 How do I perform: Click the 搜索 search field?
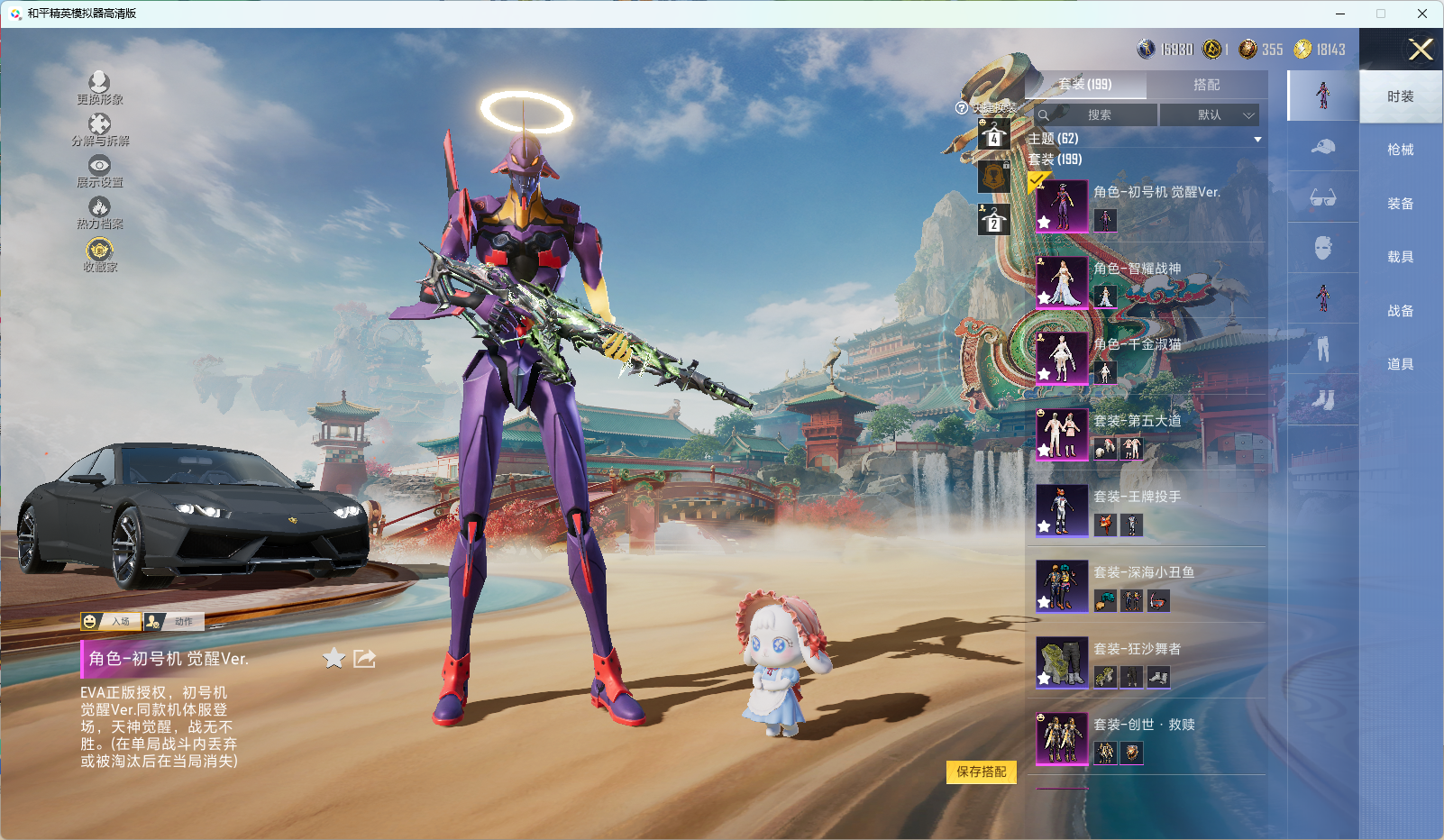tap(1097, 115)
